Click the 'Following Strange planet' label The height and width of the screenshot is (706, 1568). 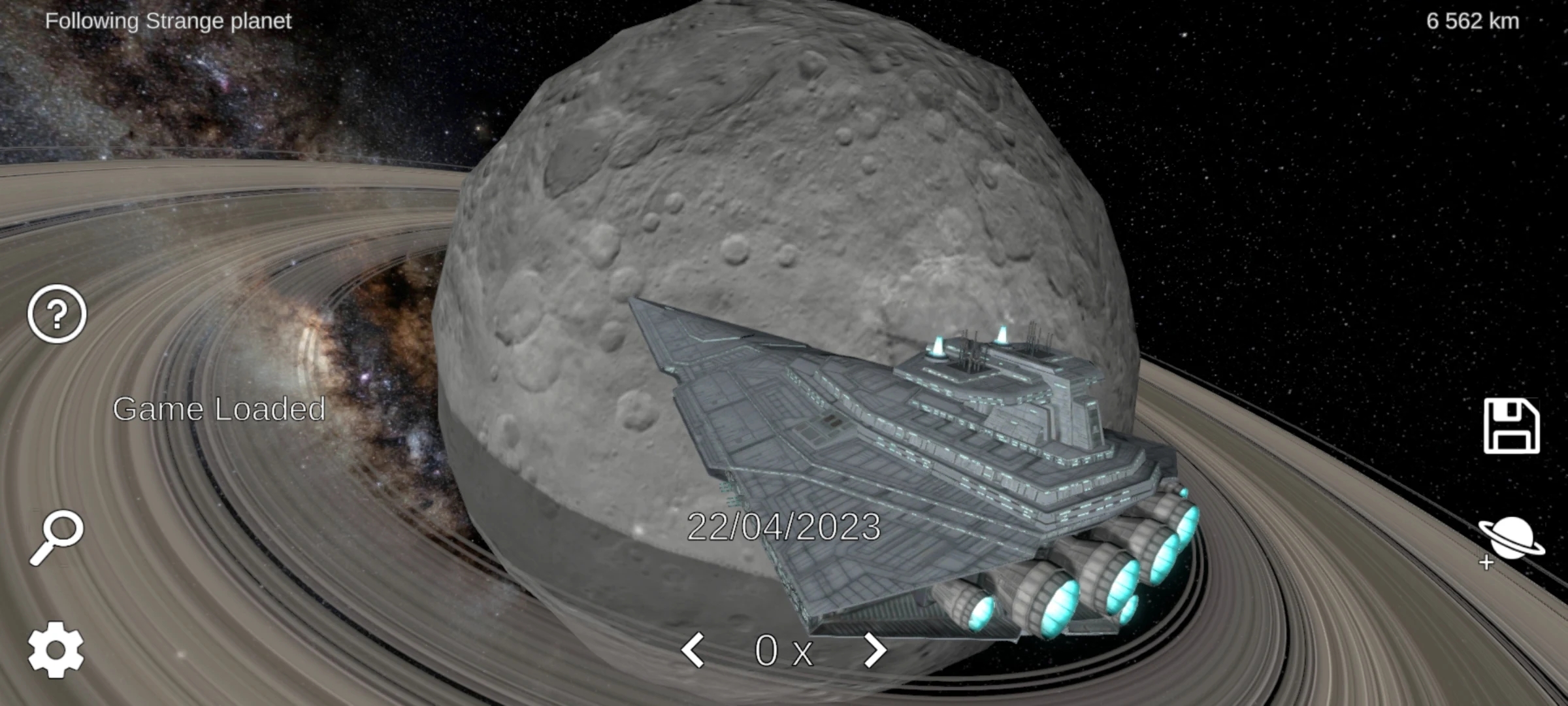pos(169,21)
